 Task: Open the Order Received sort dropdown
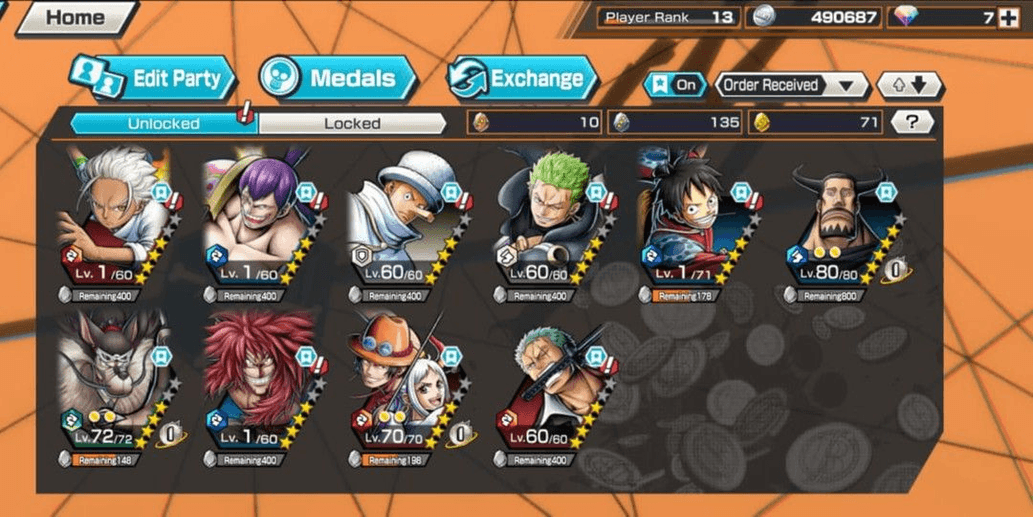[x=791, y=85]
